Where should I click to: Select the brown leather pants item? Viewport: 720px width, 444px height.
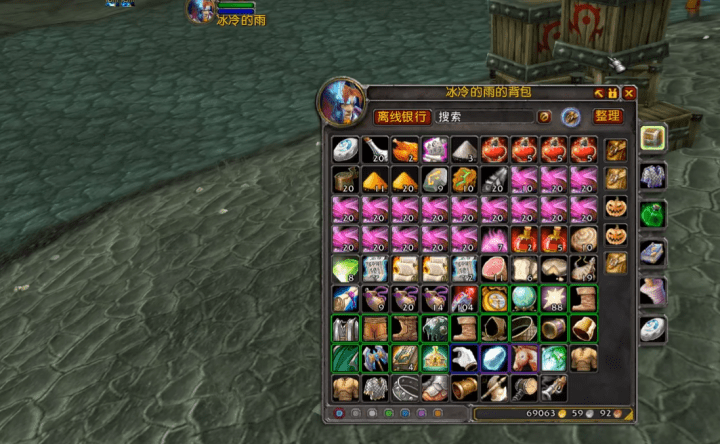(374, 328)
